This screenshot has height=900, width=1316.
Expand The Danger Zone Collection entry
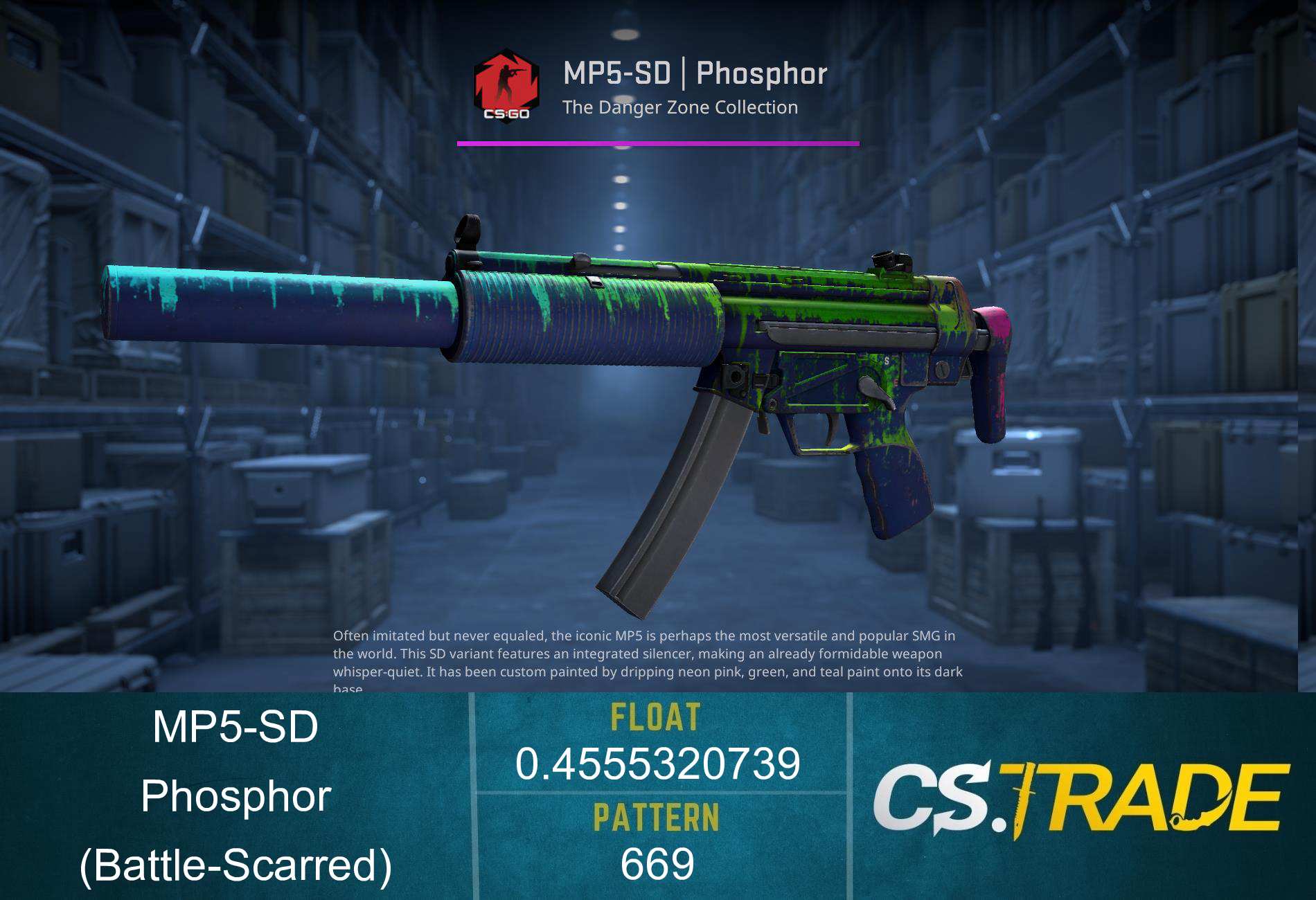(x=680, y=107)
